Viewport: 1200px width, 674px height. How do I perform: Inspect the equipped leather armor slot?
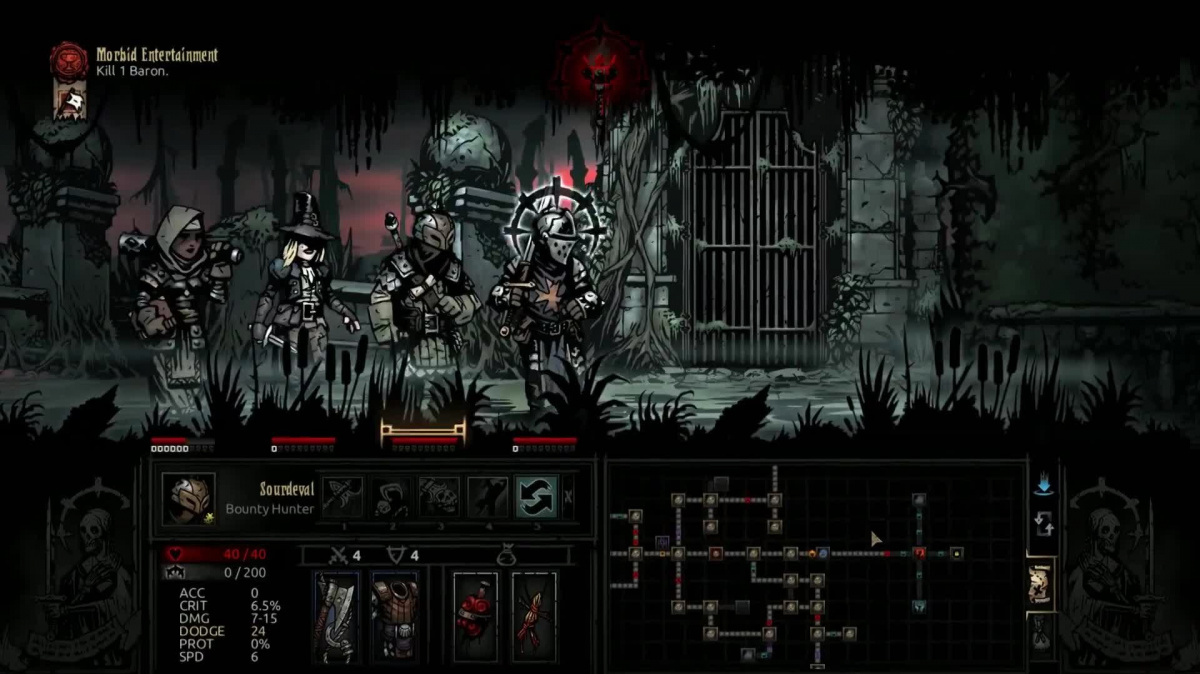pos(394,617)
